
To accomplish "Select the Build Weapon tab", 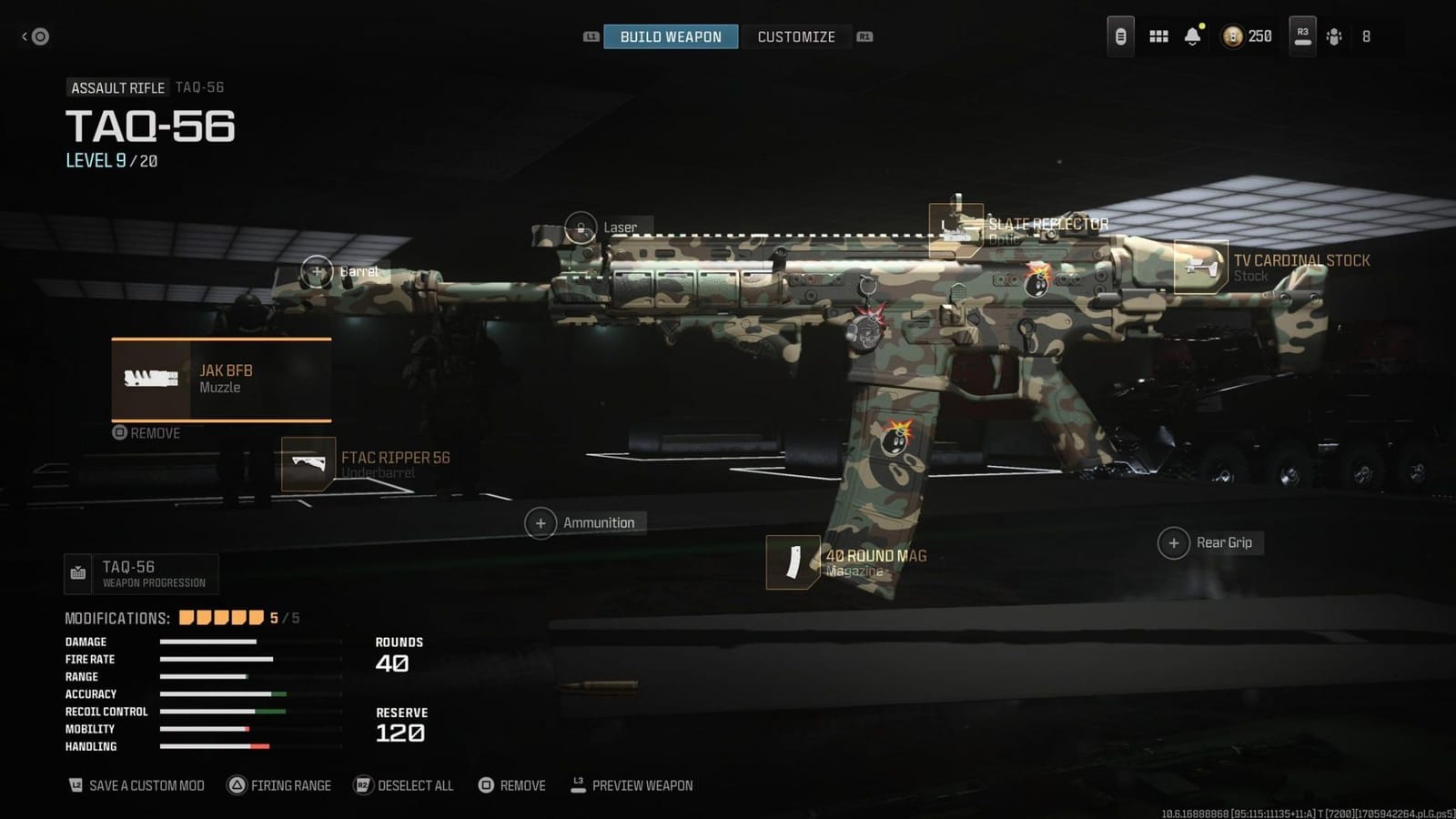I will point(671,36).
